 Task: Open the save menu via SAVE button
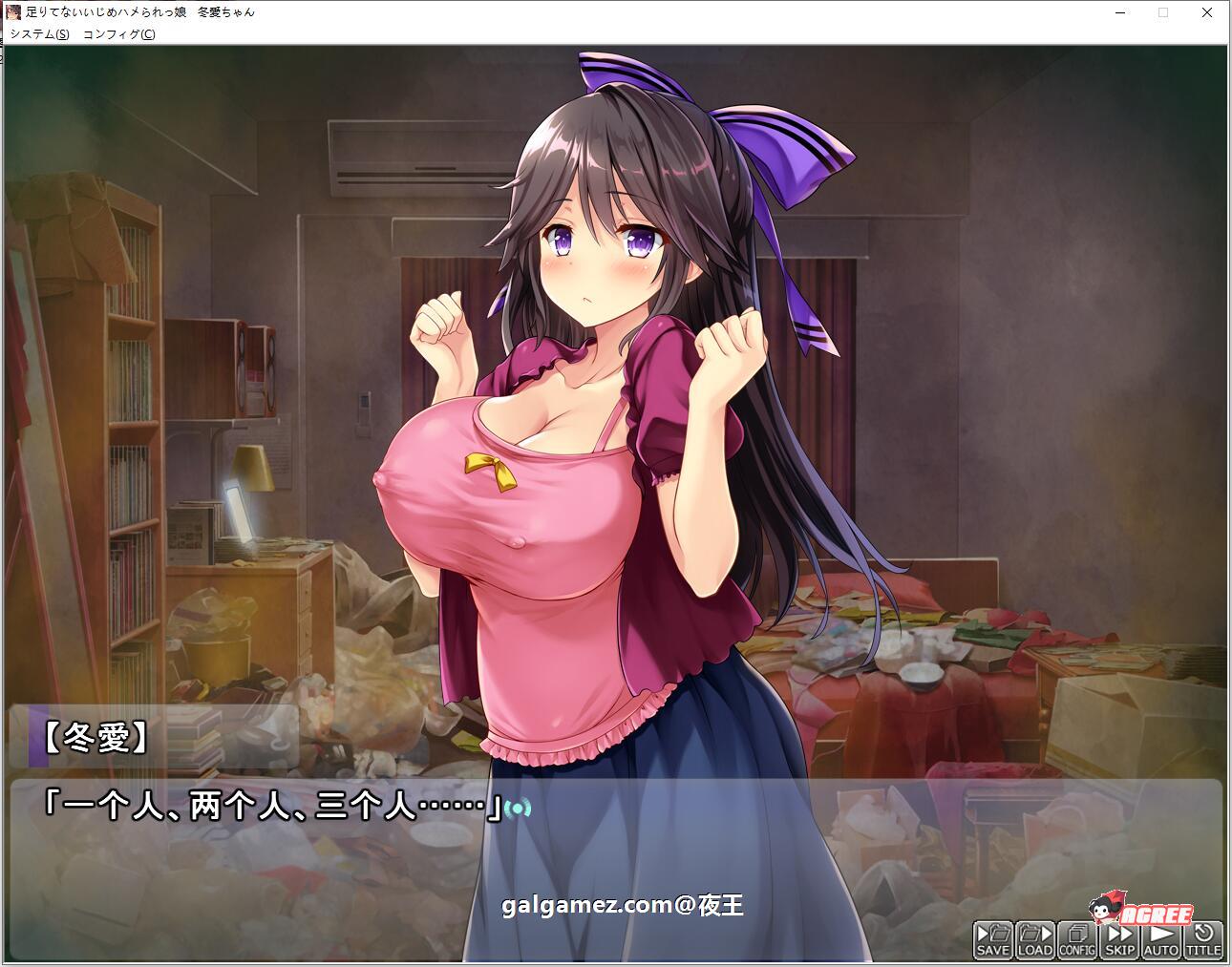[992, 939]
